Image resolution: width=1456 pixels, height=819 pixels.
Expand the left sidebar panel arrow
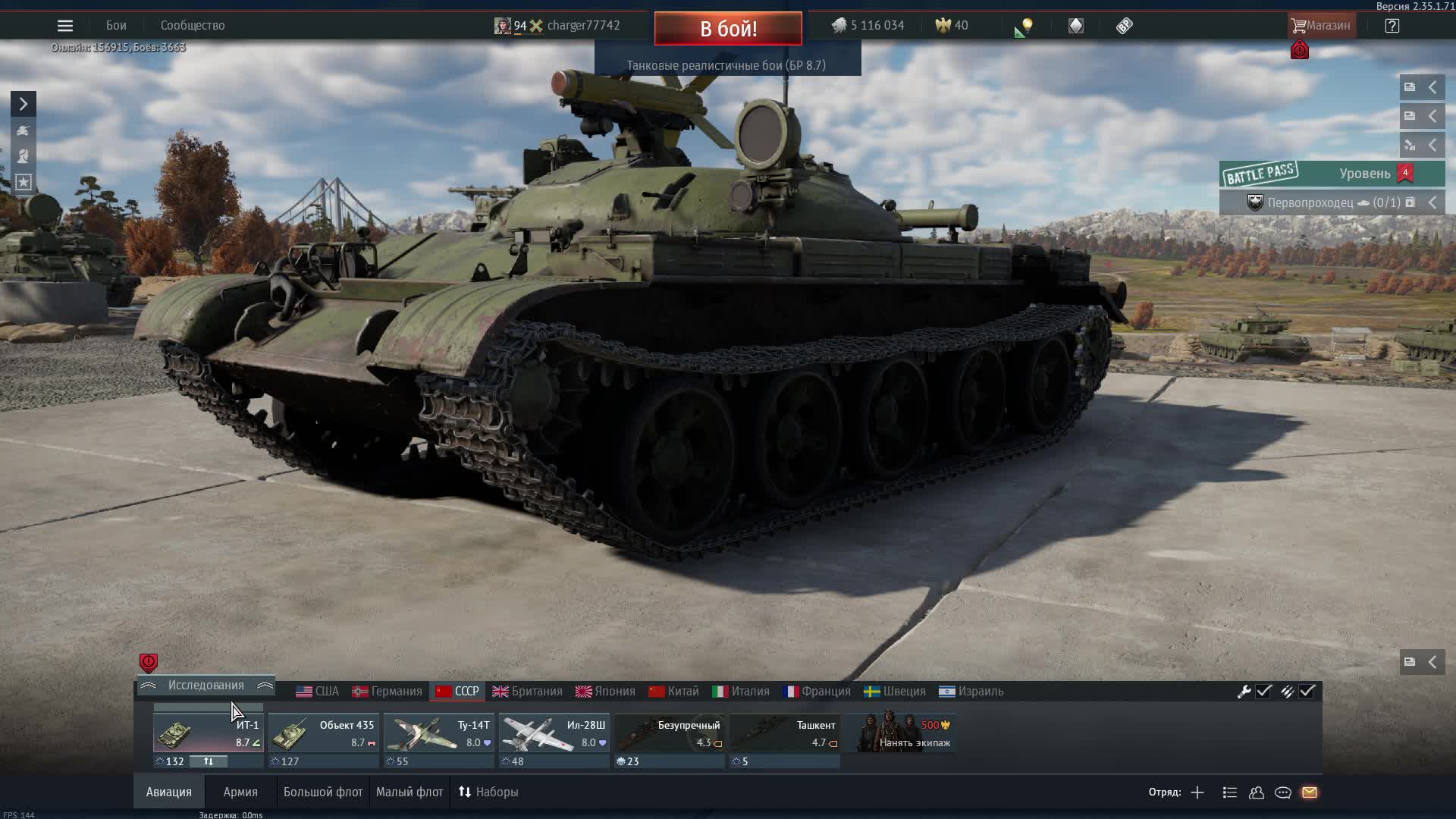tap(22, 103)
